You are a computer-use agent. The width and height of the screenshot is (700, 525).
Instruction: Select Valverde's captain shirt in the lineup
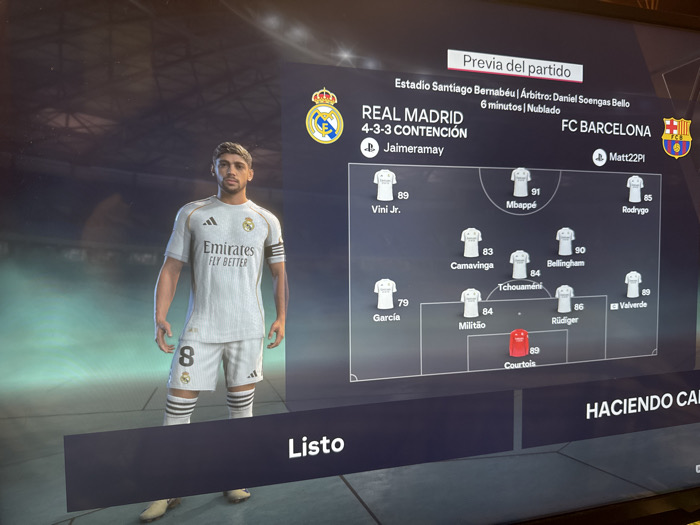point(633,284)
